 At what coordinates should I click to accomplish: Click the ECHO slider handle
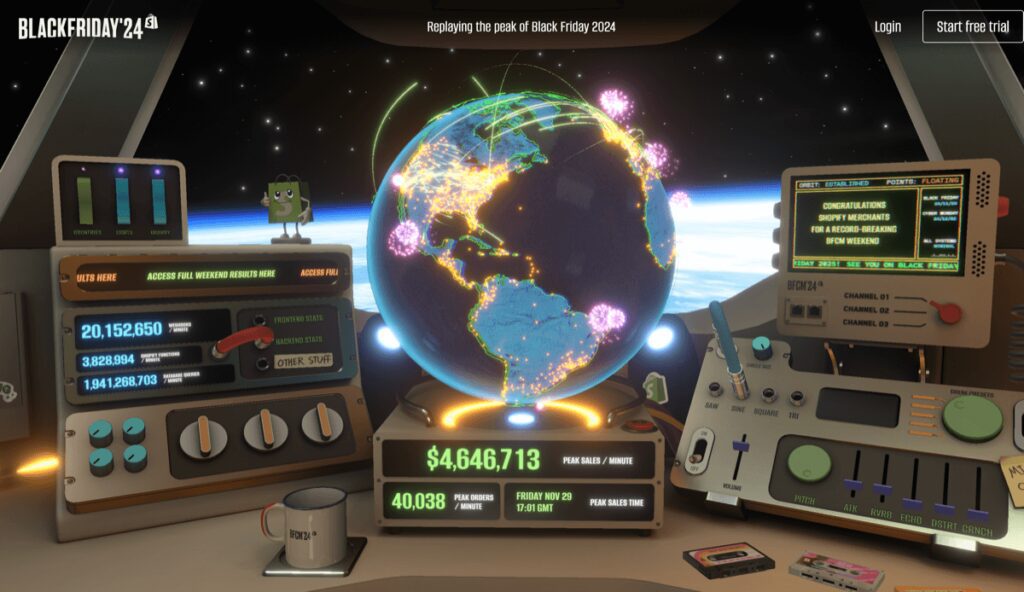point(912,503)
